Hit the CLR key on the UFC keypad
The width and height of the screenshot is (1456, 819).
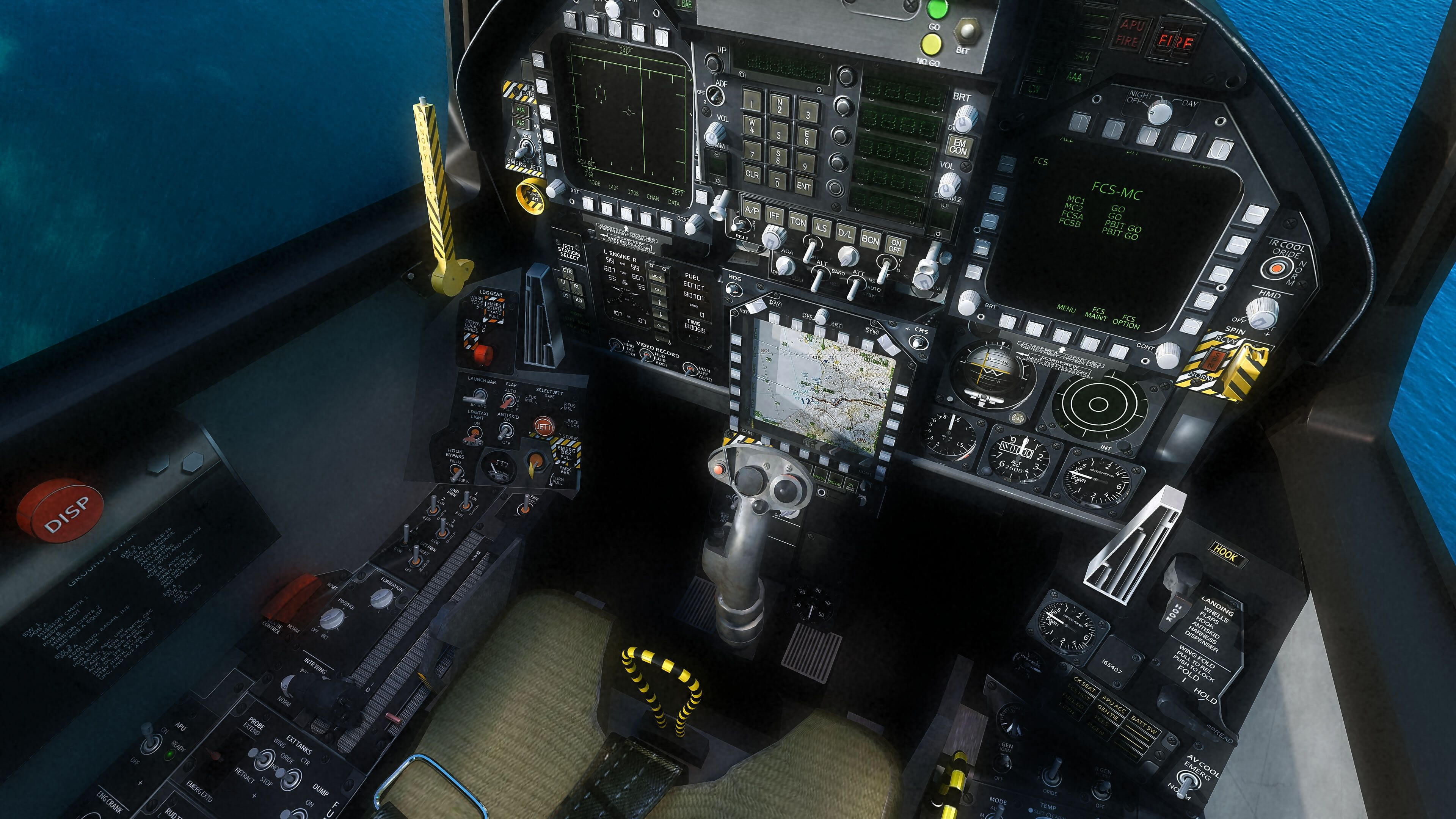[x=752, y=174]
